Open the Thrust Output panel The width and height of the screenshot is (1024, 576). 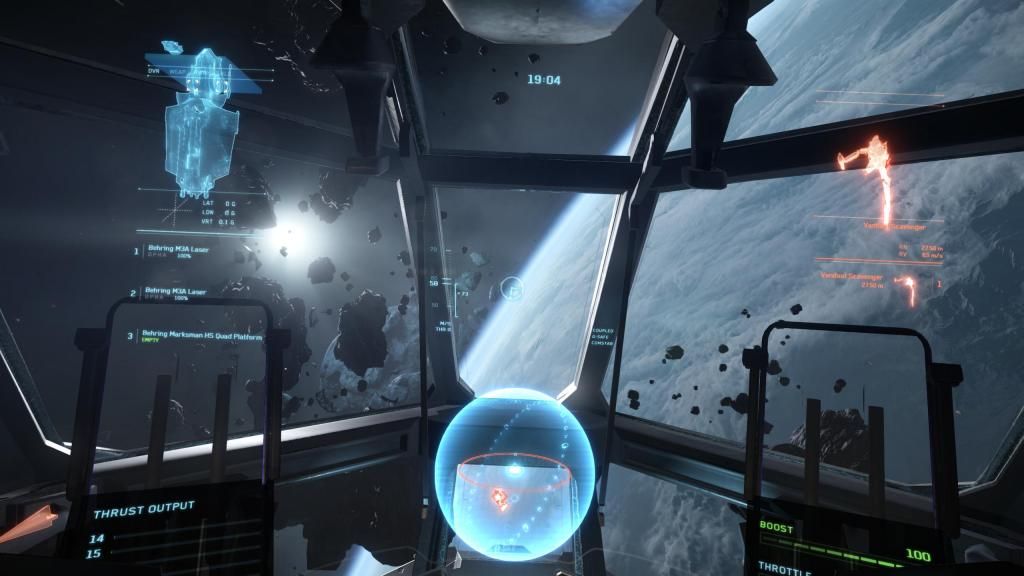click(x=145, y=508)
